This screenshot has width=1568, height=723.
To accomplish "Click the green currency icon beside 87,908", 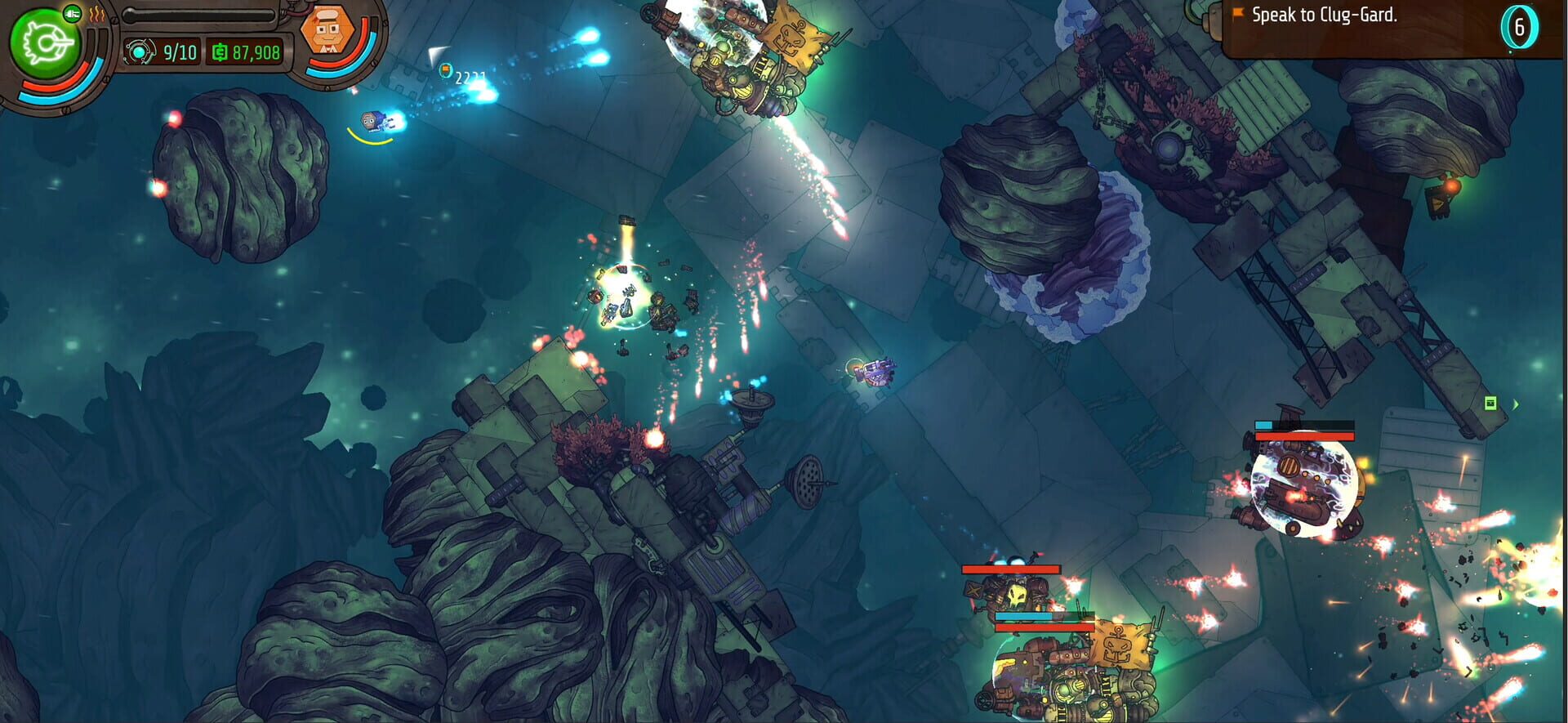I will coord(220,51).
